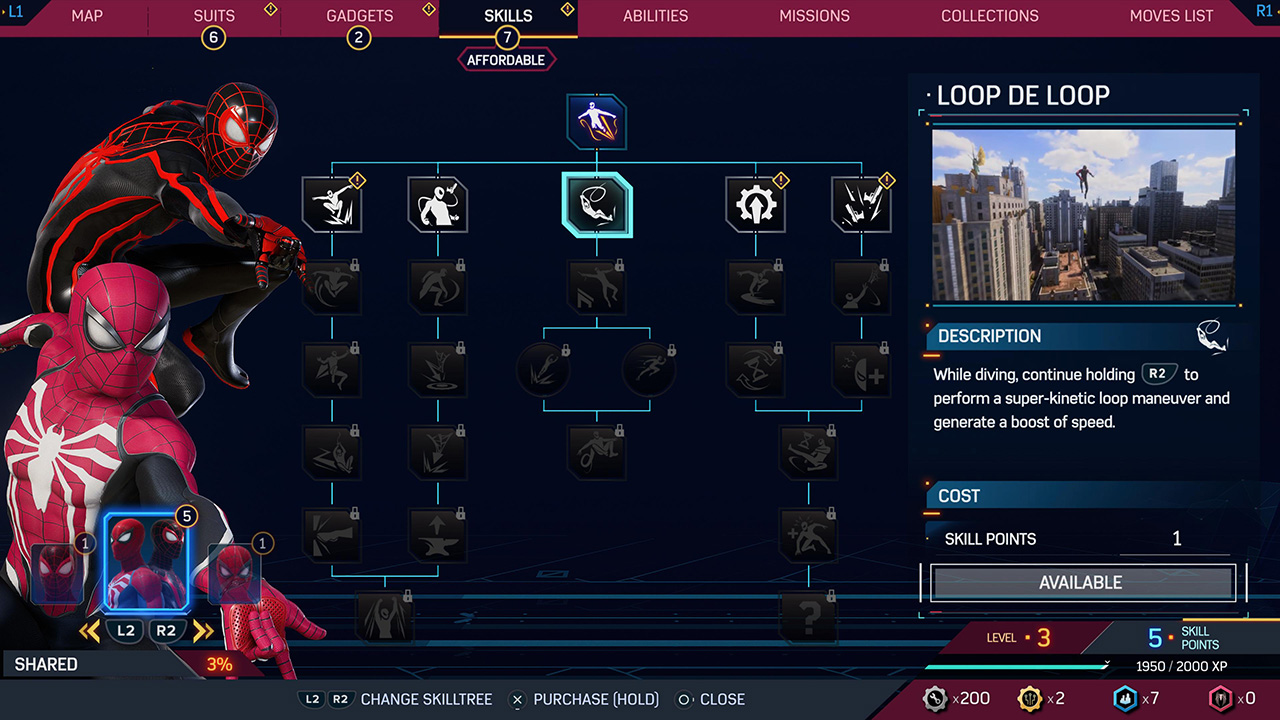Select the symbiote web-swing skill icon

pos(437,204)
